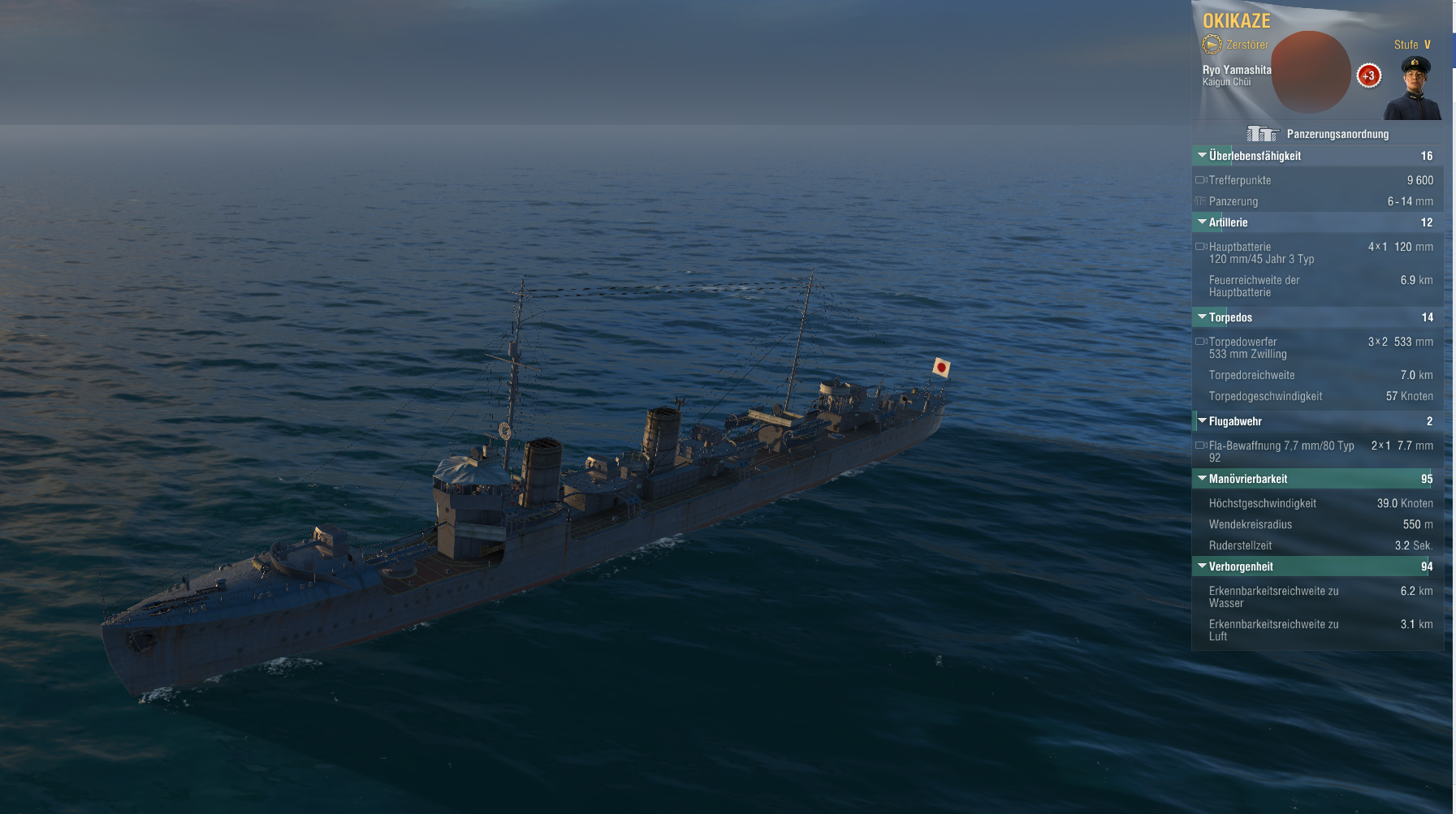This screenshot has width=1456, height=814.
Task: Select the Torpedowerfer 533 mm Zwilling row
Action: 1316,347
